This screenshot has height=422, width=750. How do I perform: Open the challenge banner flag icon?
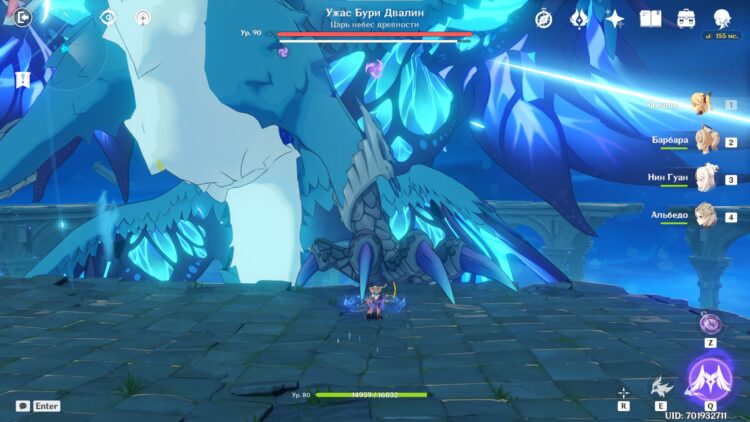point(22,78)
